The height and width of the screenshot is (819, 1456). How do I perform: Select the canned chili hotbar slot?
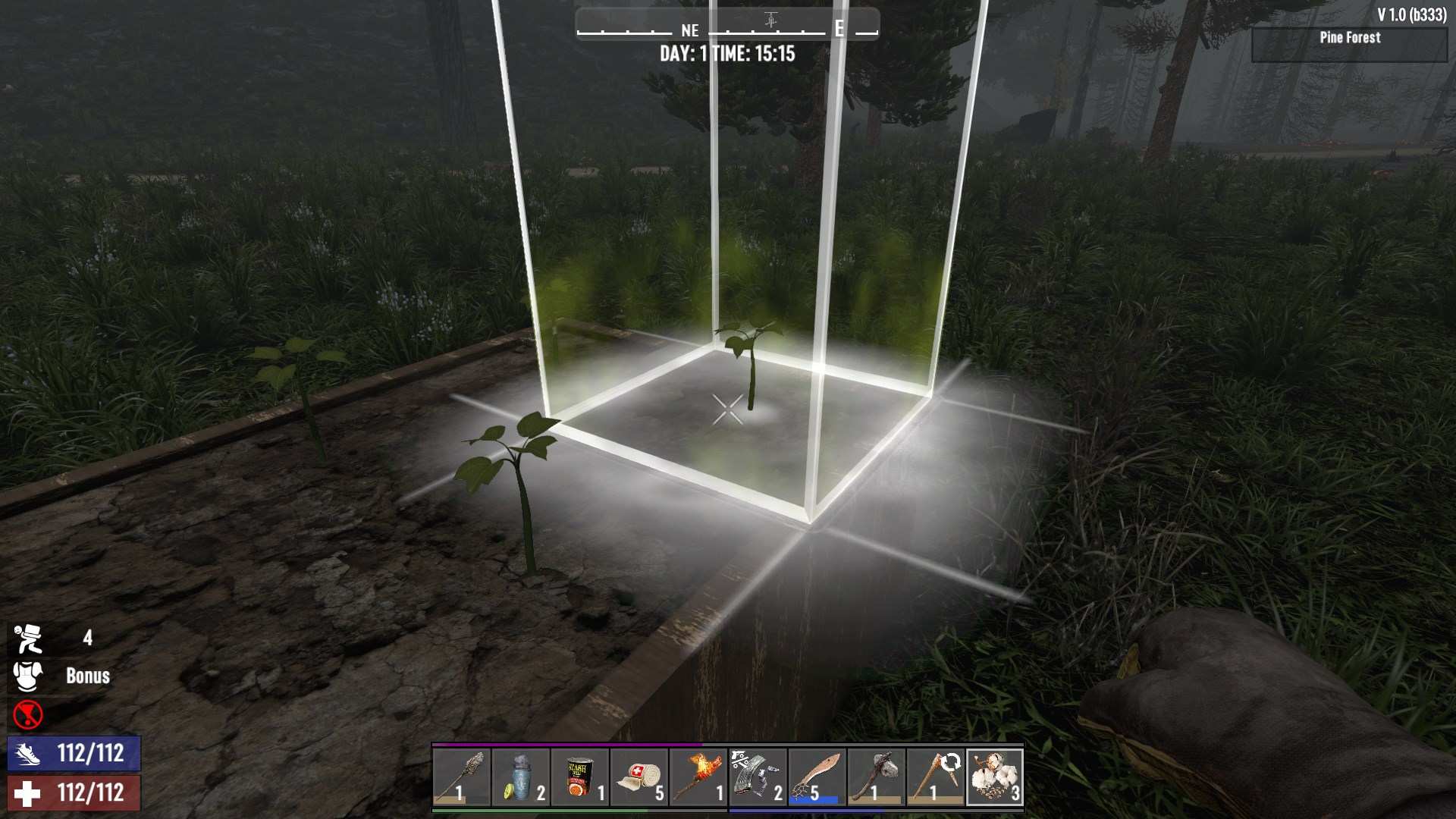(580, 777)
